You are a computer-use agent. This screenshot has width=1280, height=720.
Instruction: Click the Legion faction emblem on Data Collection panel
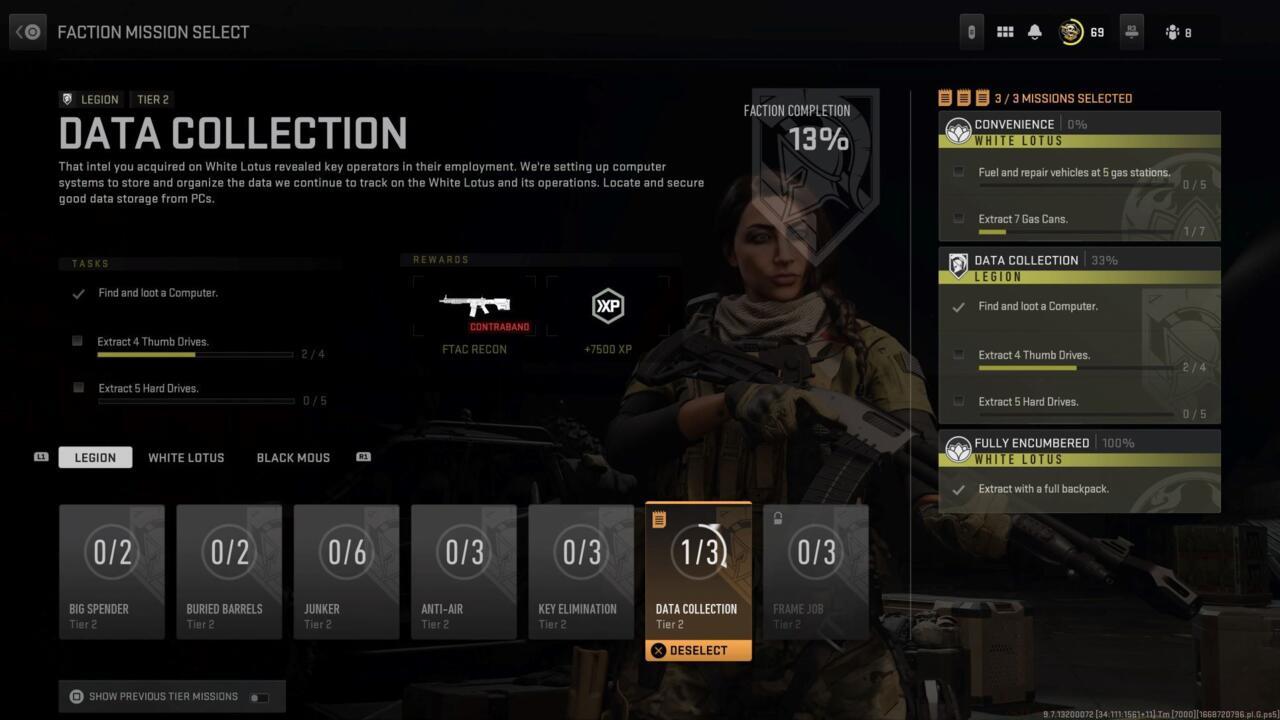coord(957,265)
